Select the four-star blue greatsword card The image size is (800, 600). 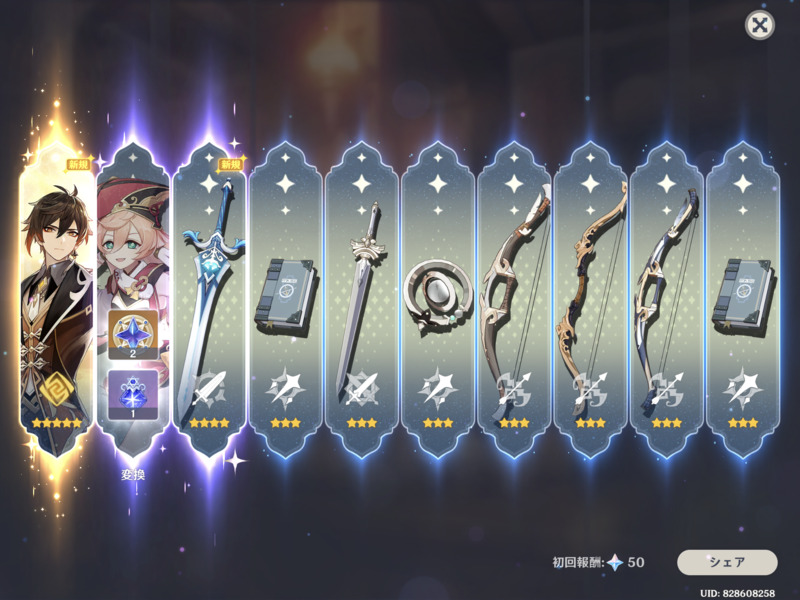(x=210, y=295)
